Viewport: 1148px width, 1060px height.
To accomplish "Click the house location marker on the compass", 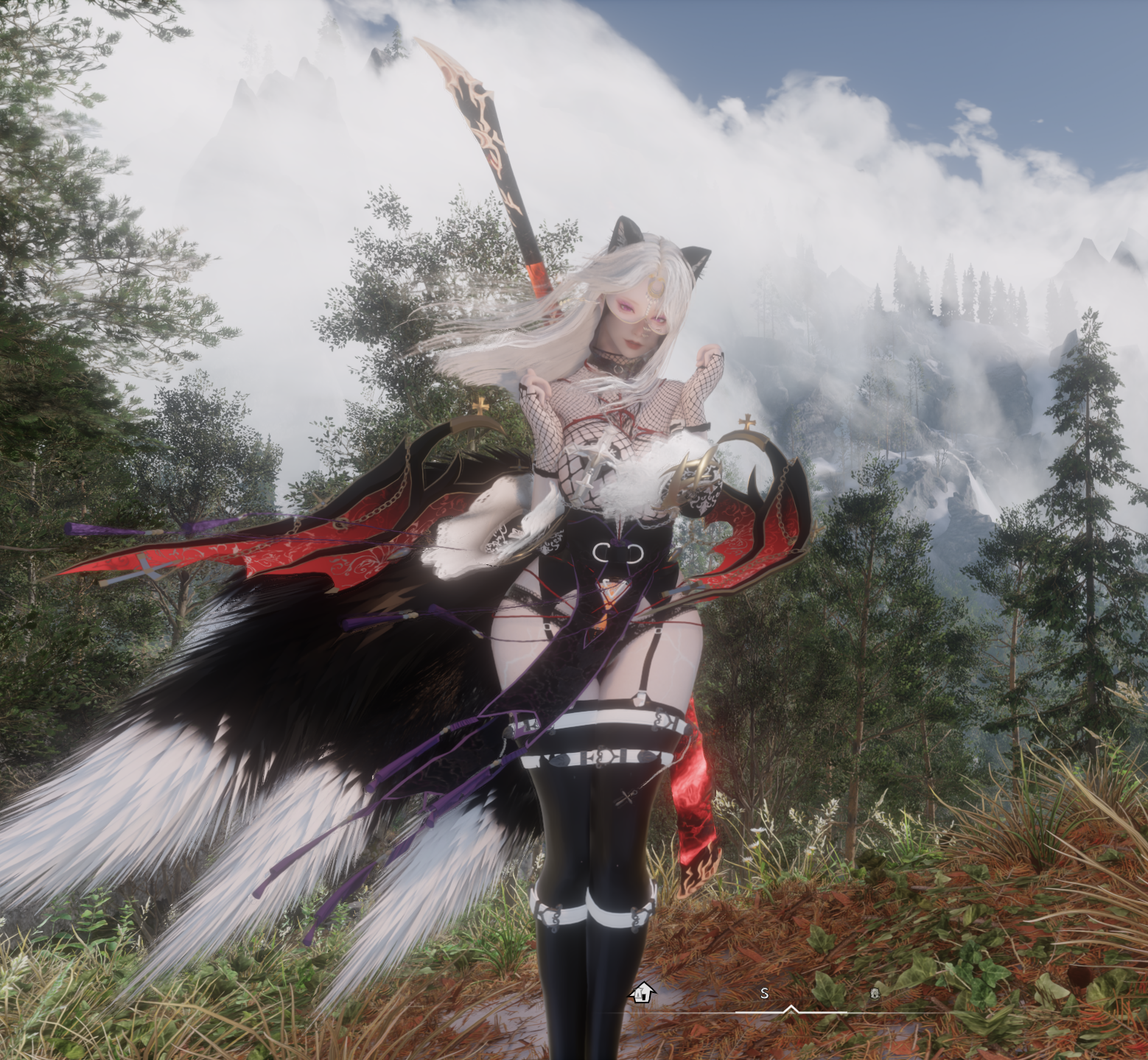I will click(643, 992).
